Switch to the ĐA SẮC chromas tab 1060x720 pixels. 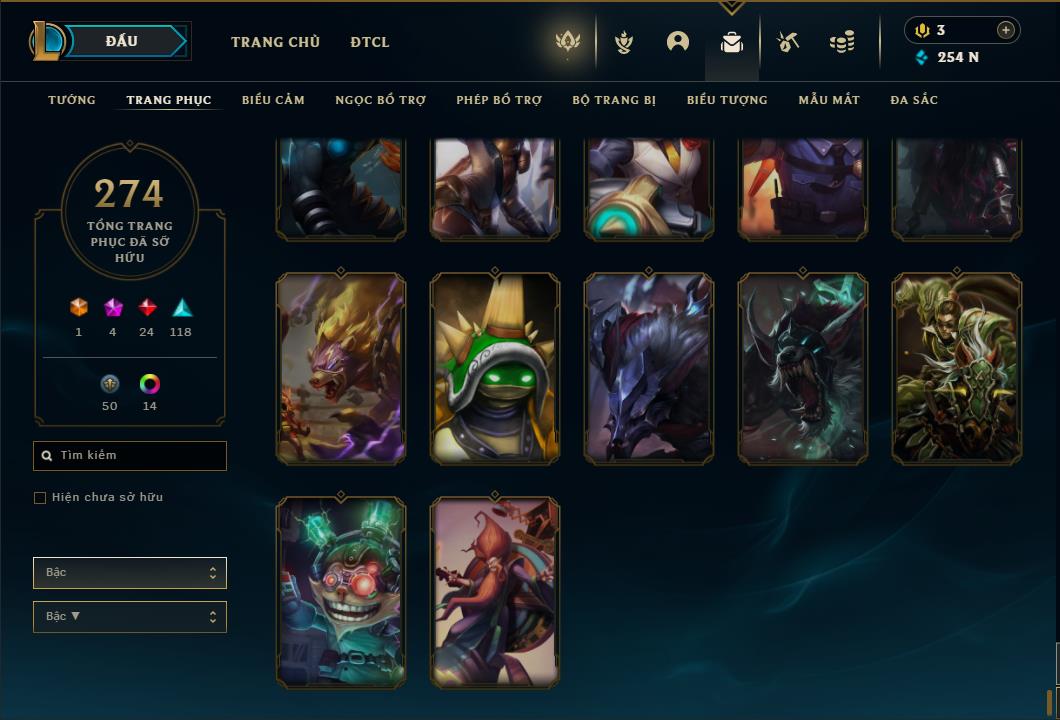click(914, 100)
